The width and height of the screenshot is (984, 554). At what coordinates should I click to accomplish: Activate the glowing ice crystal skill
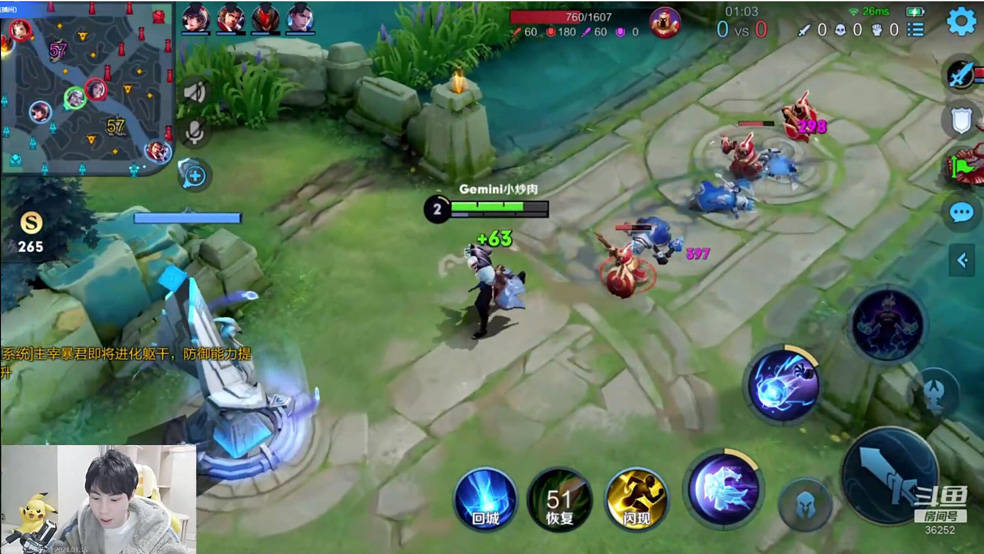click(x=722, y=489)
